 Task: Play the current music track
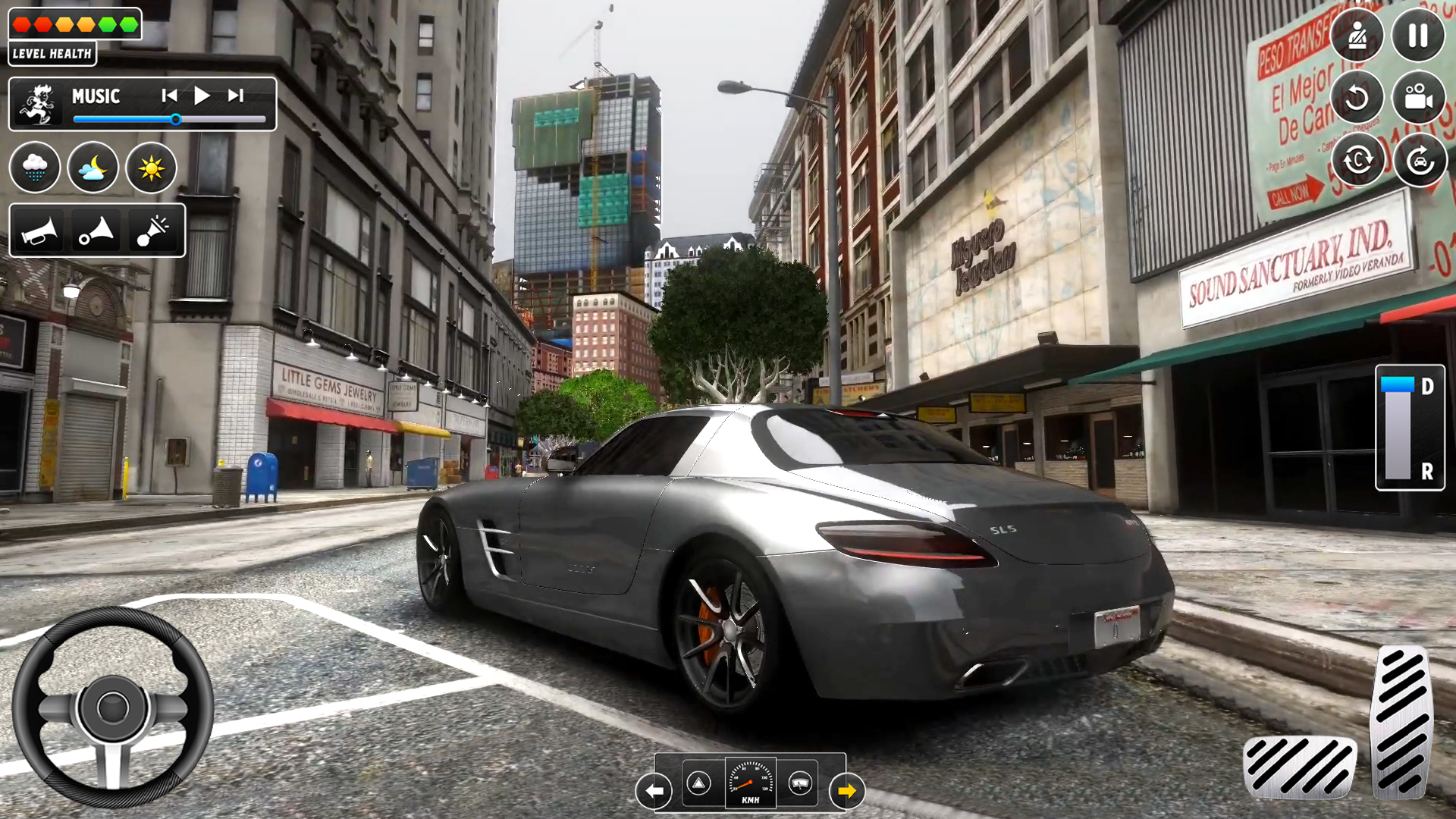[201, 96]
